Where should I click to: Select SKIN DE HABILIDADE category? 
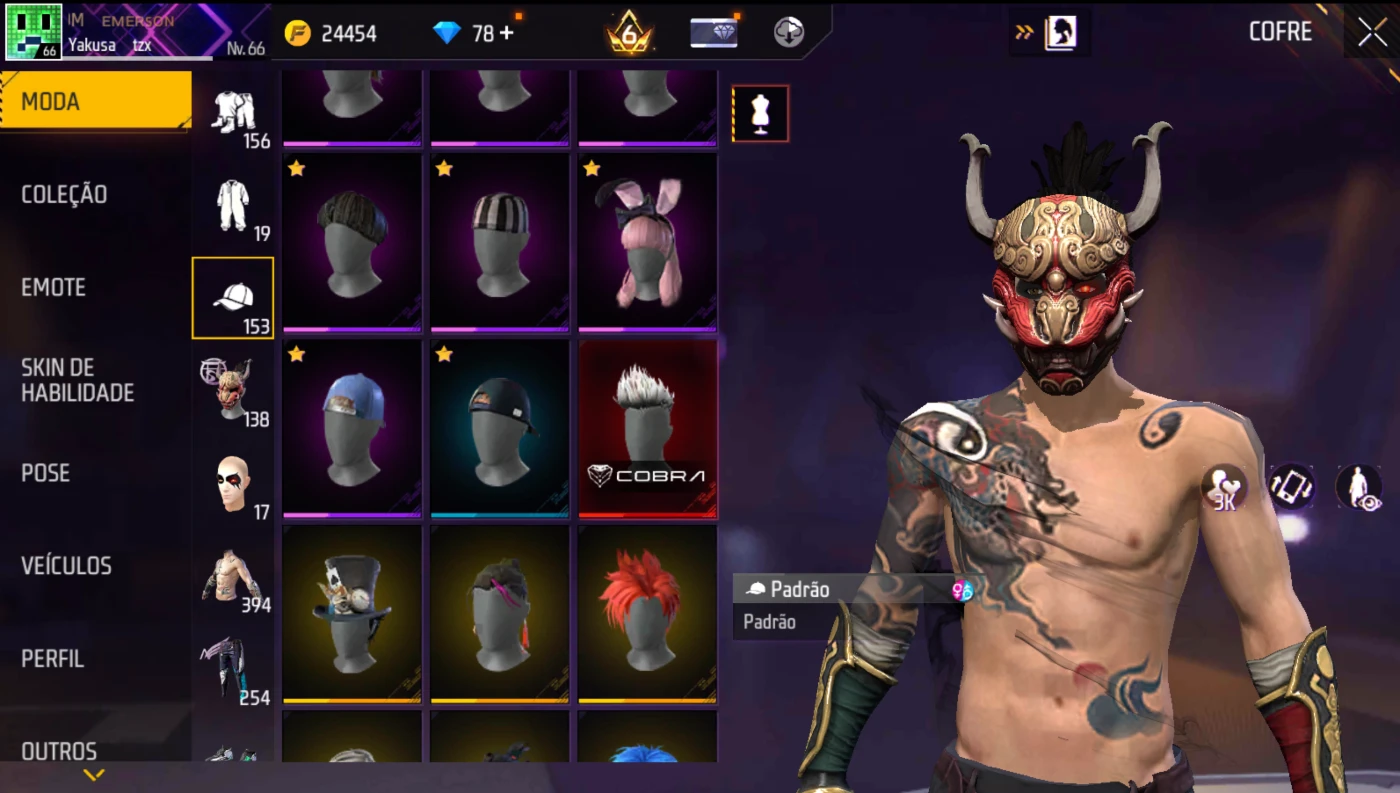coord(77,380)
